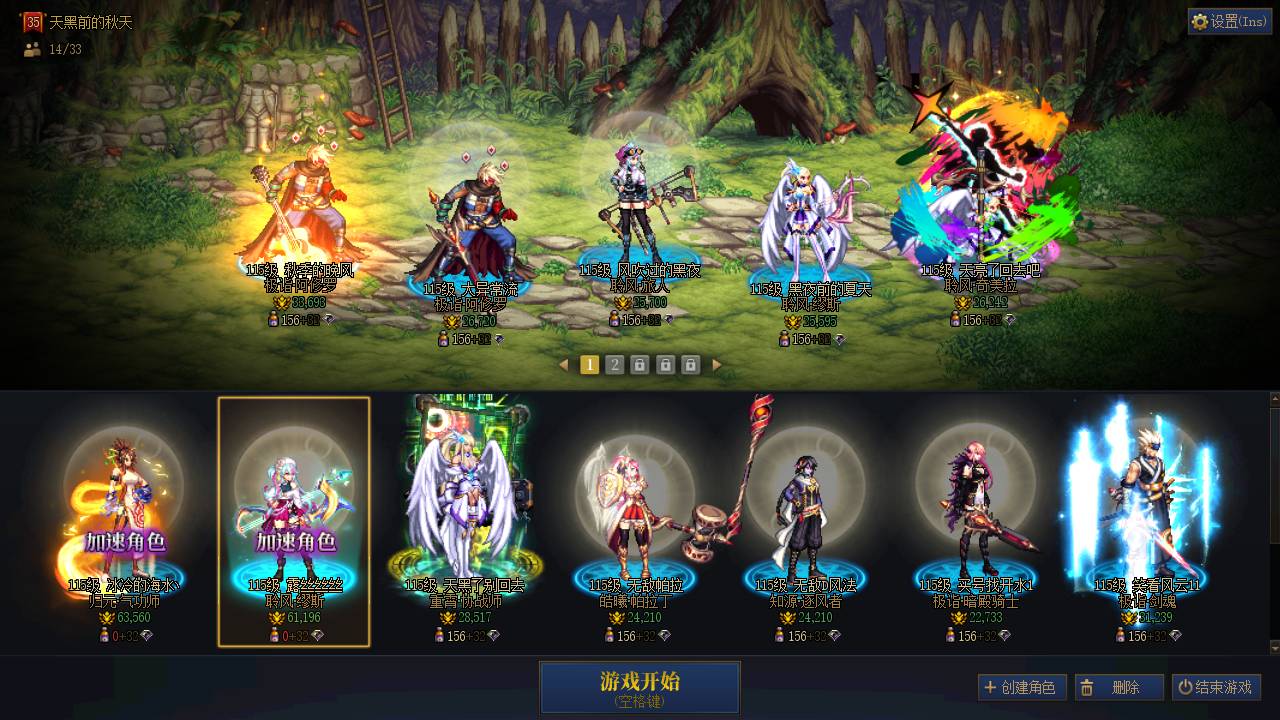Switch to character page 1
The image size is (1280, 720).
click(590, 365)
